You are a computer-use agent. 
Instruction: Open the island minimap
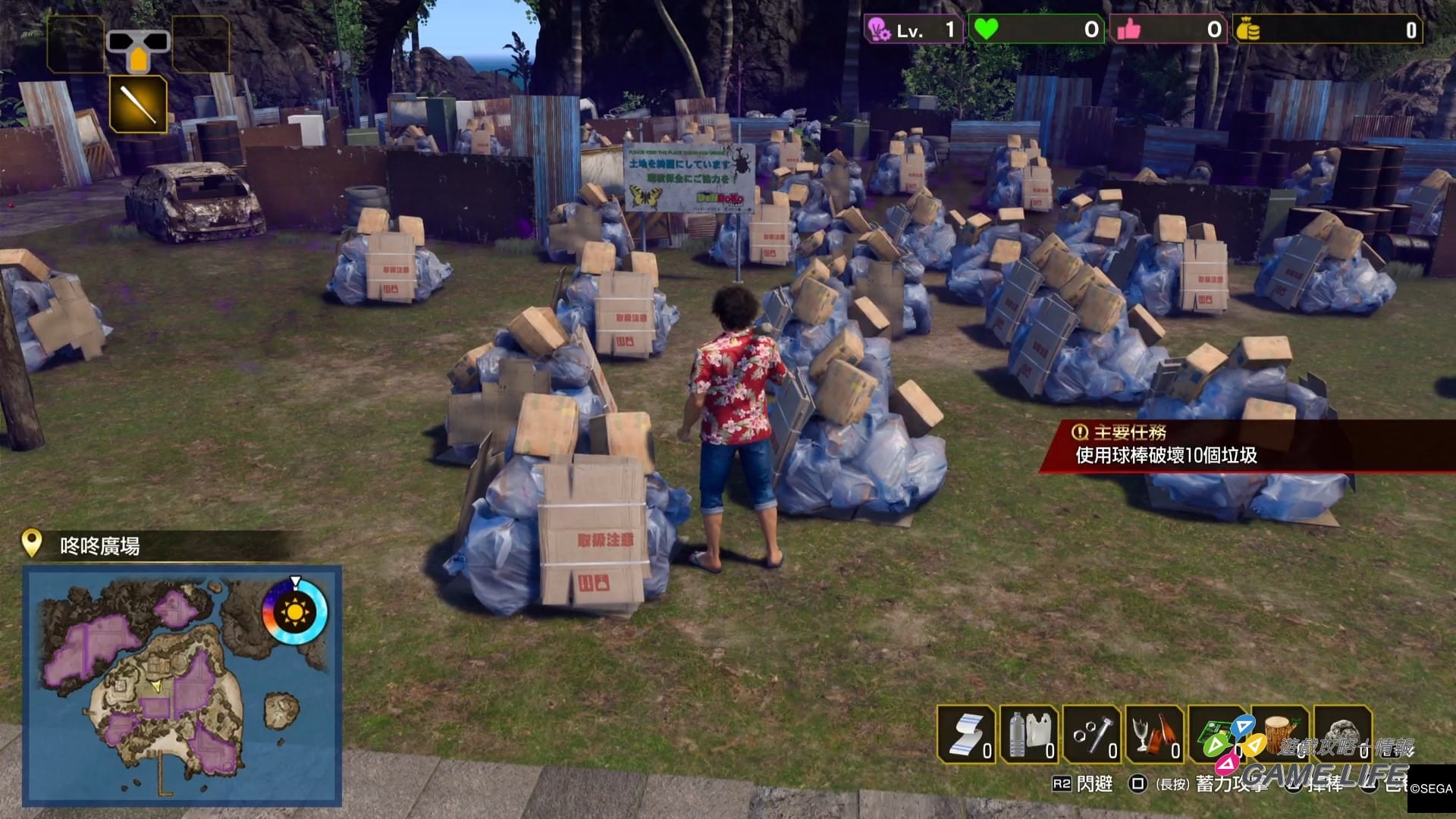click(x=182, y=685)
